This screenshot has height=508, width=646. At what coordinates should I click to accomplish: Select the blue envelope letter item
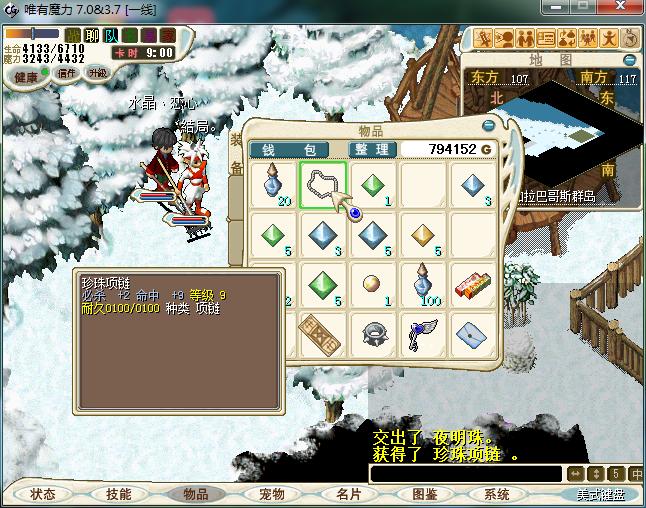474,333
